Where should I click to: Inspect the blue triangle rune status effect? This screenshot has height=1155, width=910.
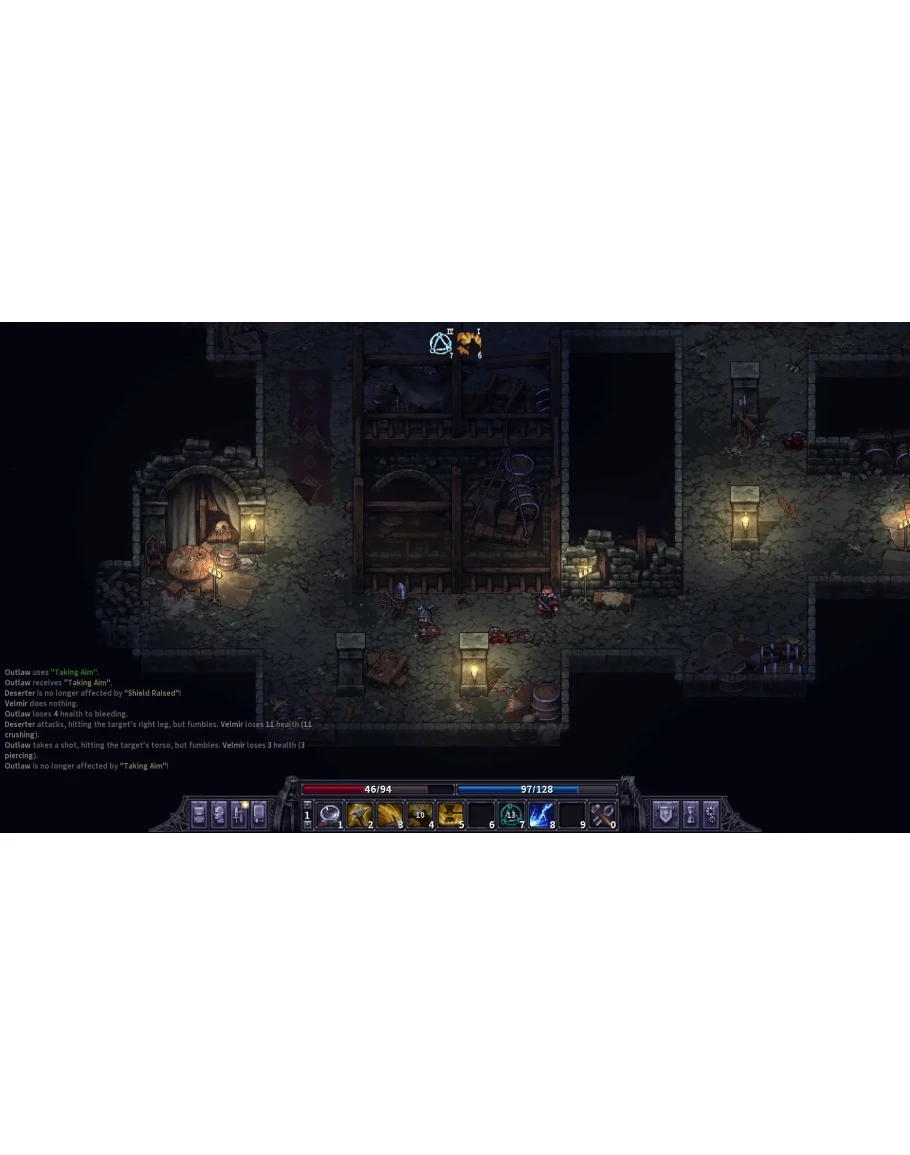pyautogui.click(x=440, y=344)
